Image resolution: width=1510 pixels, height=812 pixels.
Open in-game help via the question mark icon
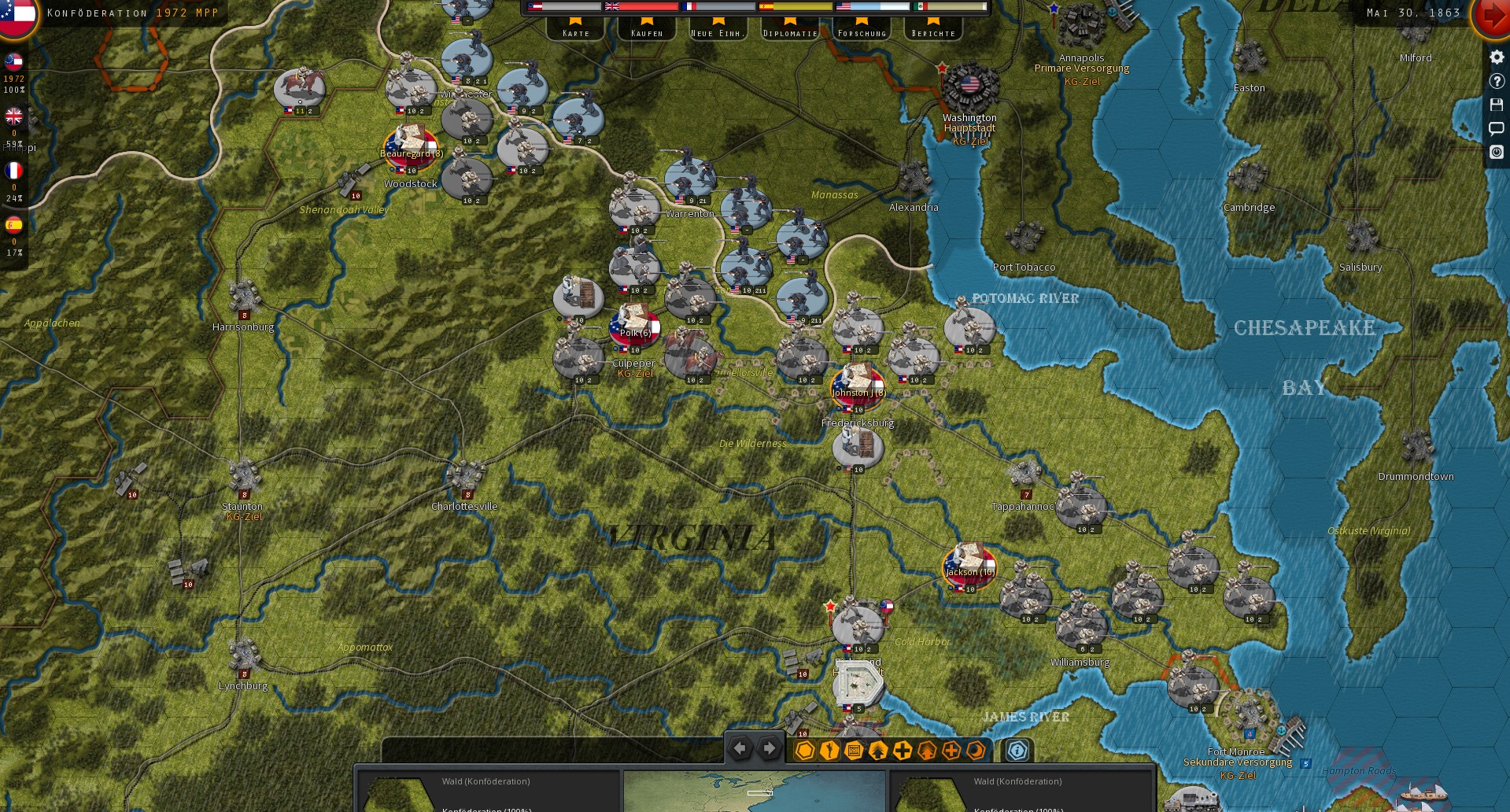click(1497, 81)
